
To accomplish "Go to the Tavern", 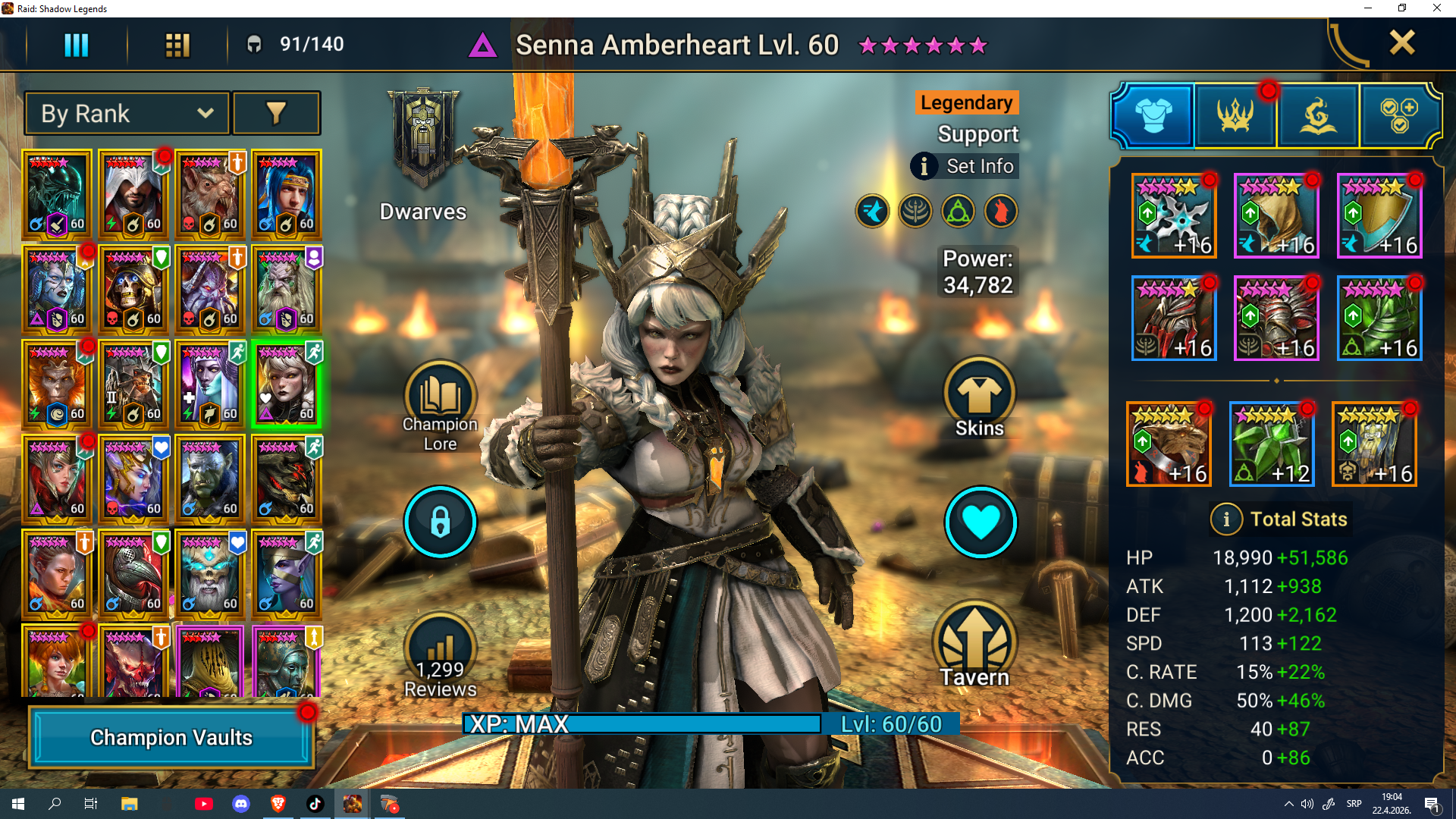I will pyautogui.click(x=974, y=645).
